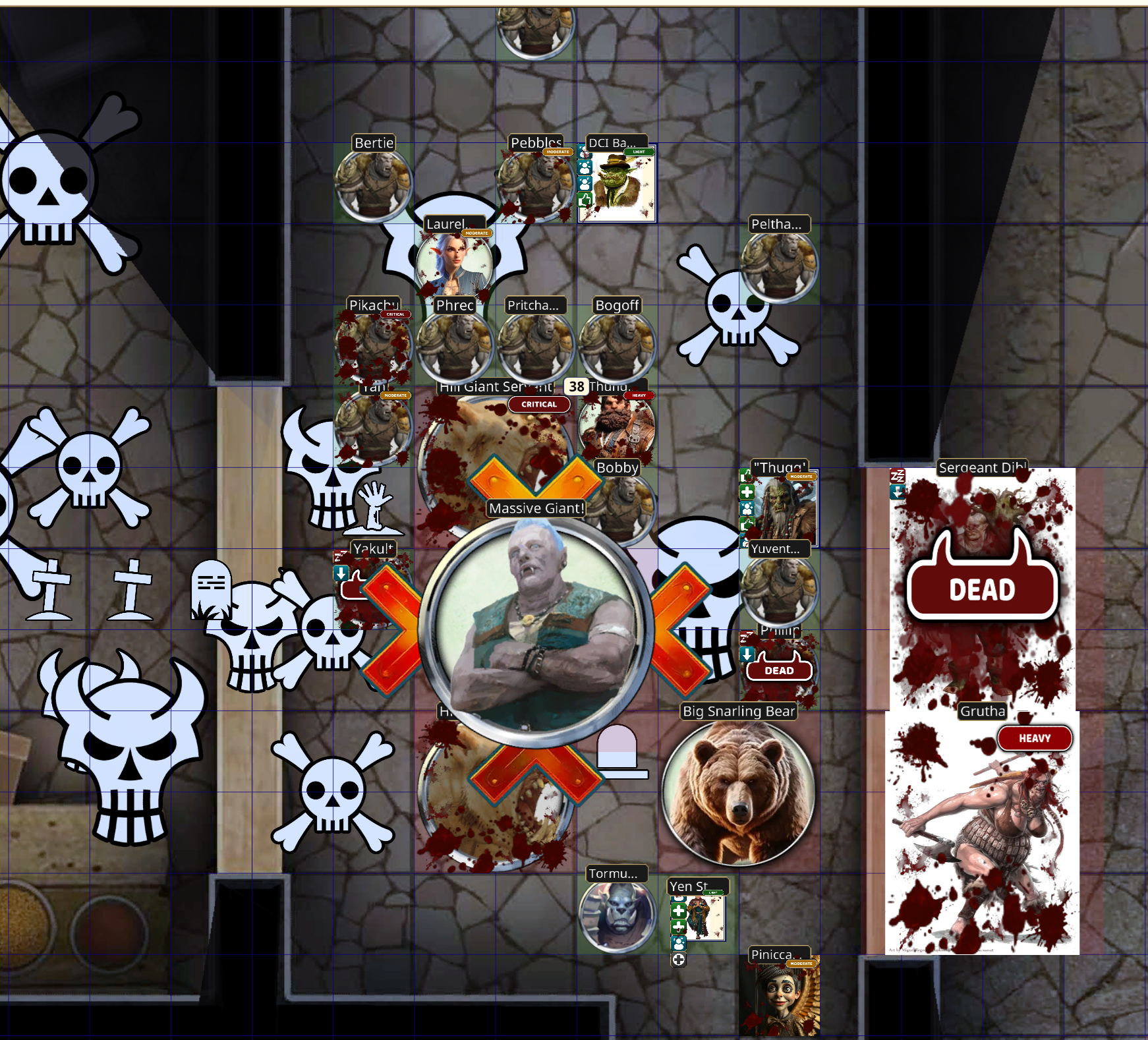Image resolution: width=1148 pixels, height=1040 pixels.
Task: Toggle the HEAVY wound badge on Grutha
Action: tap(1035, 739)
